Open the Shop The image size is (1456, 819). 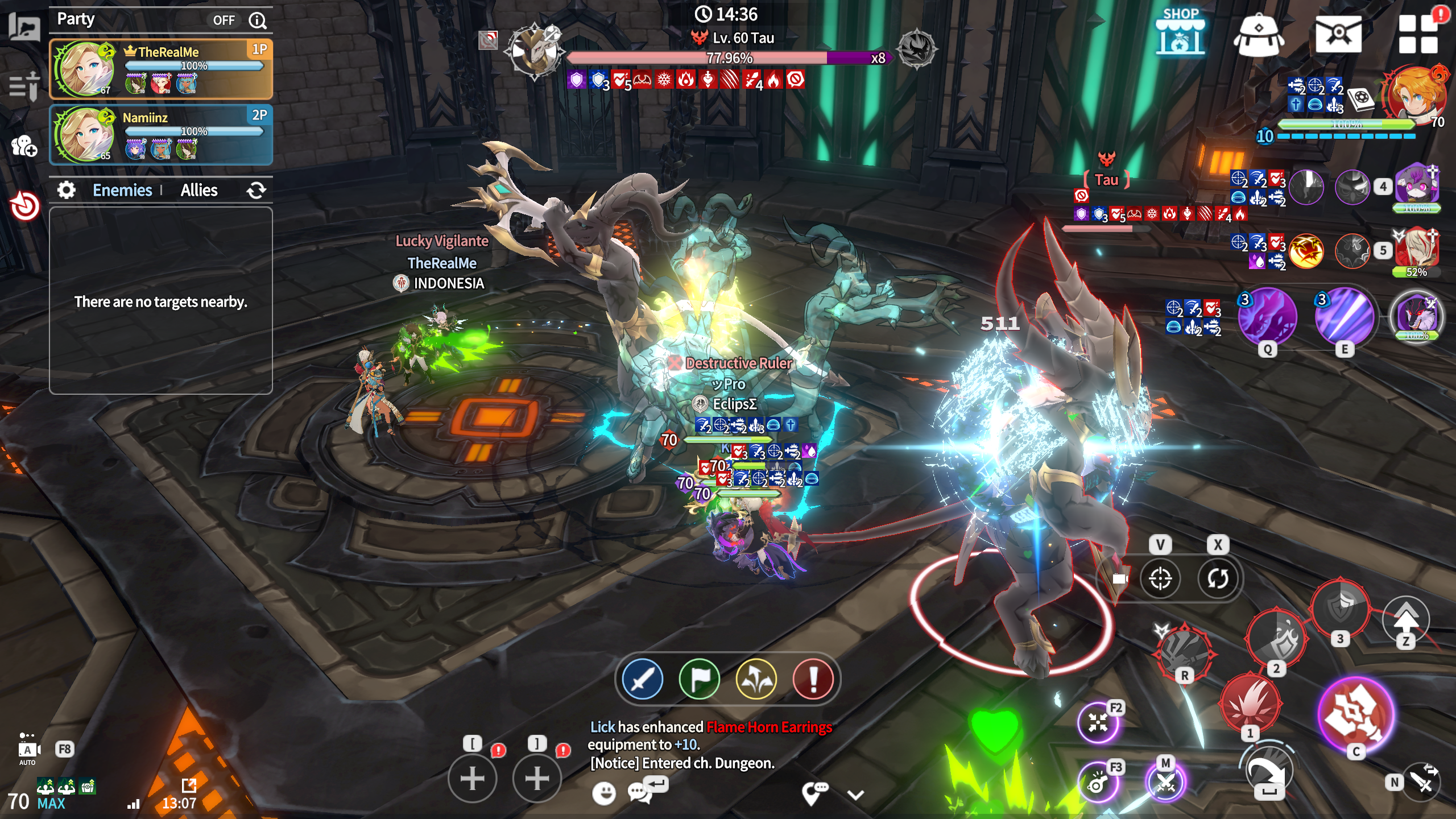click(1180, 33)
